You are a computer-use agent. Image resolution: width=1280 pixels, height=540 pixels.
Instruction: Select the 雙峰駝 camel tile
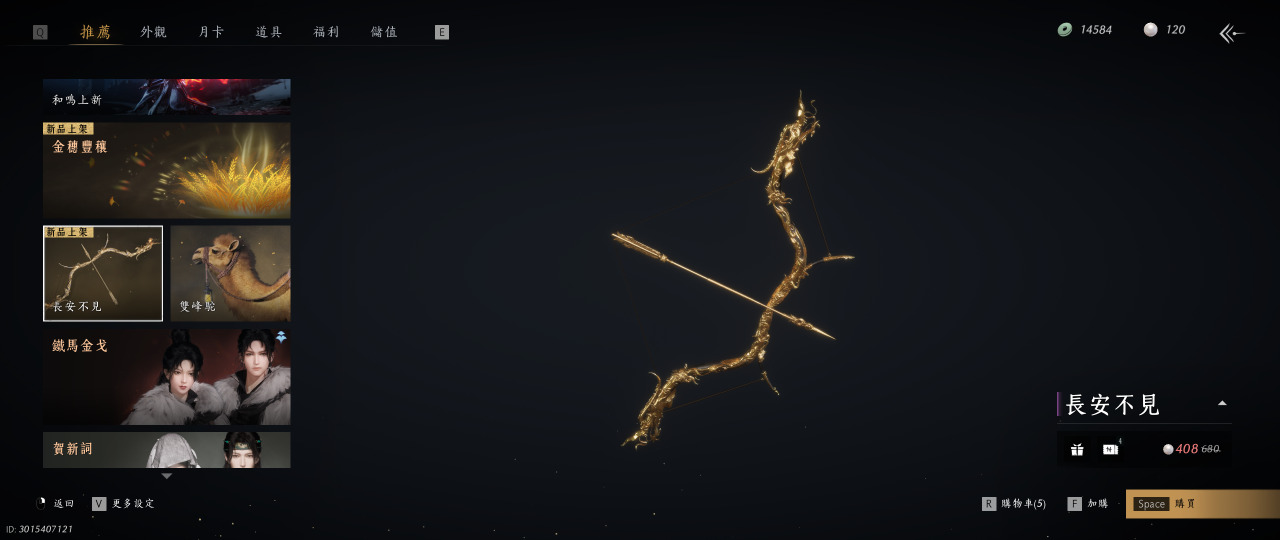(x=231, y=273)
